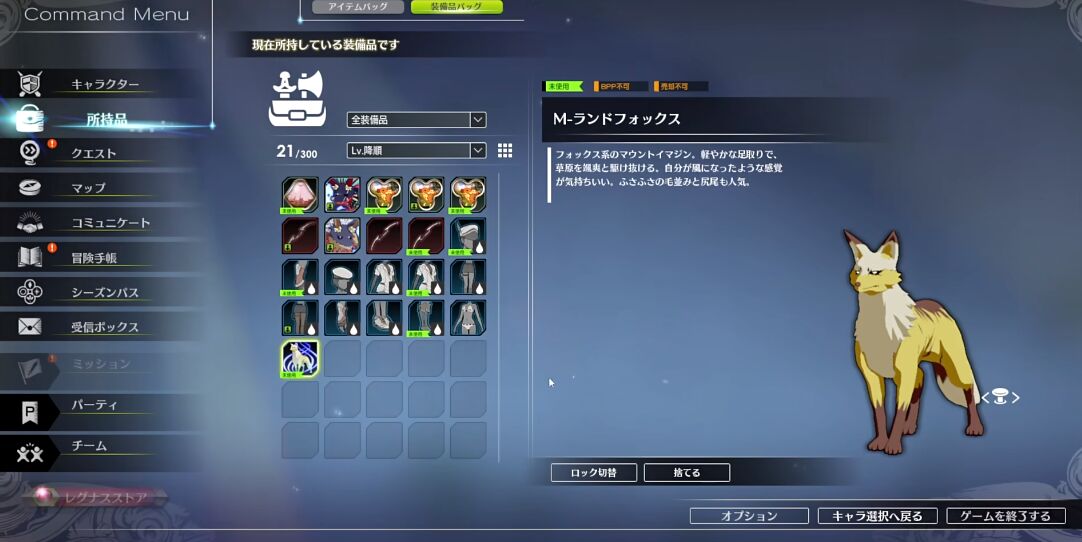Open the クエスト menu entry
Viewport: 1082px width, 542px height.
[x=93, y=153]
